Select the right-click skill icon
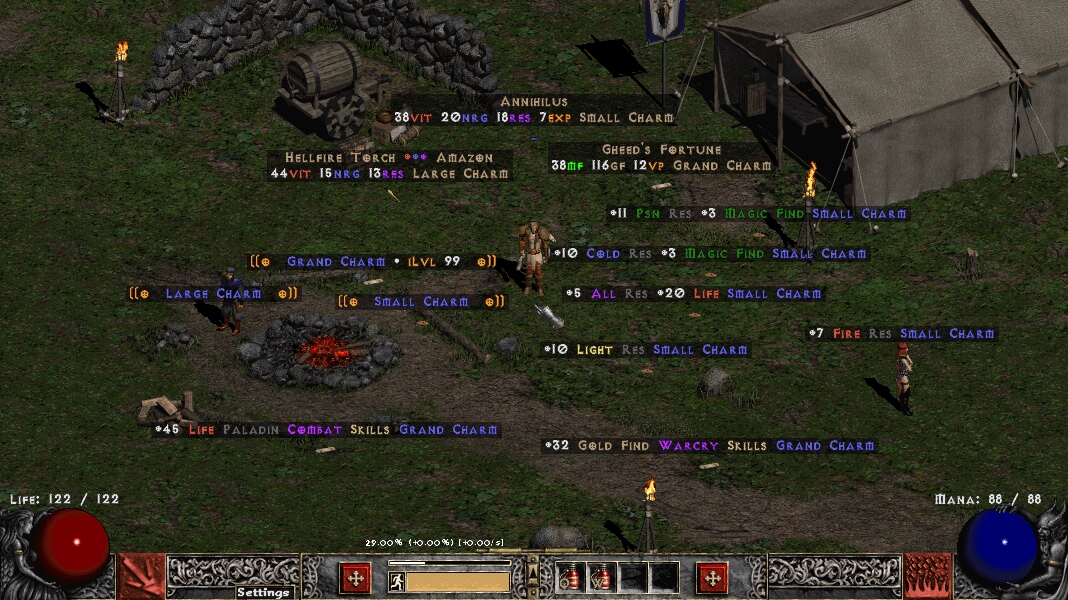Viewport: 1068px width, 600px height. pyautogui.click(x=928, y=576)
